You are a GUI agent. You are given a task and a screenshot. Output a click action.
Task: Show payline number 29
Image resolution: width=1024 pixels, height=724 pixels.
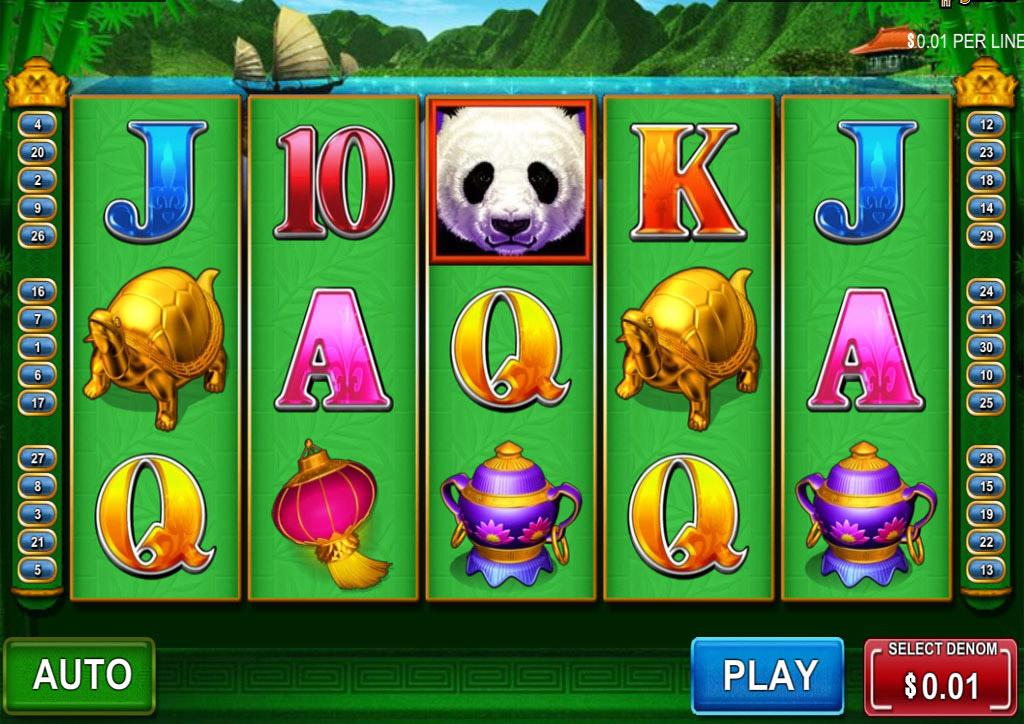click(986, 237)
